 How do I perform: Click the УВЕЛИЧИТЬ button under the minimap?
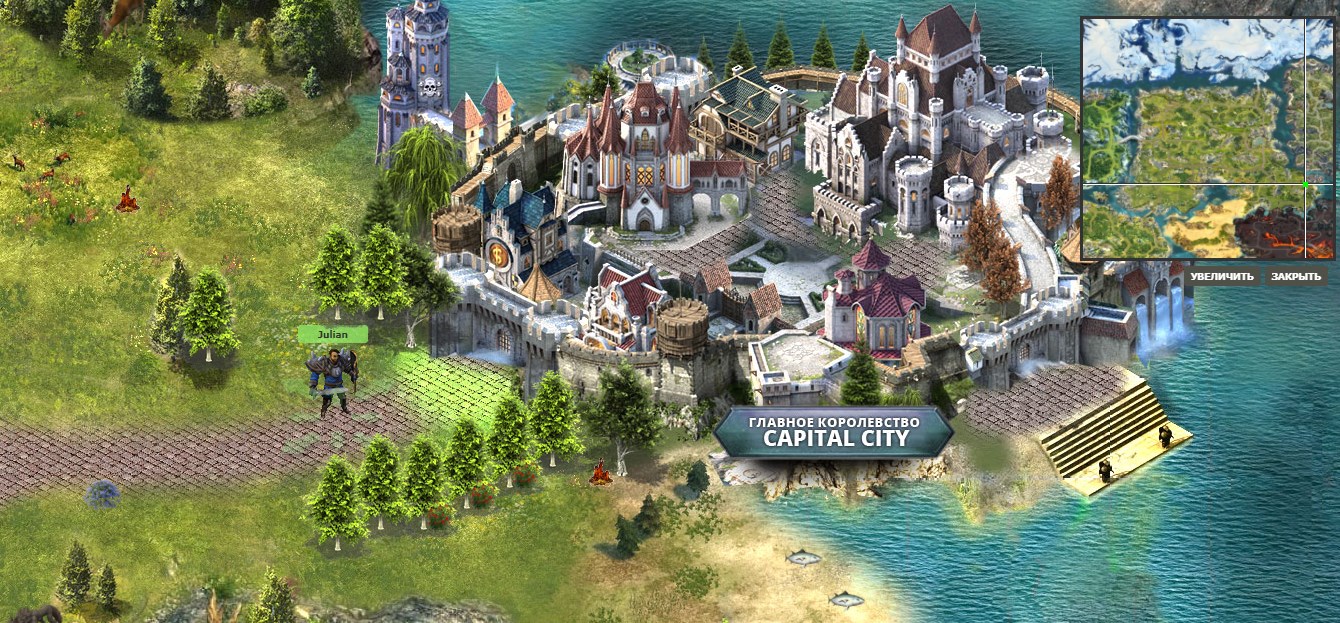pyautogui.click(x=1223, y=276)
